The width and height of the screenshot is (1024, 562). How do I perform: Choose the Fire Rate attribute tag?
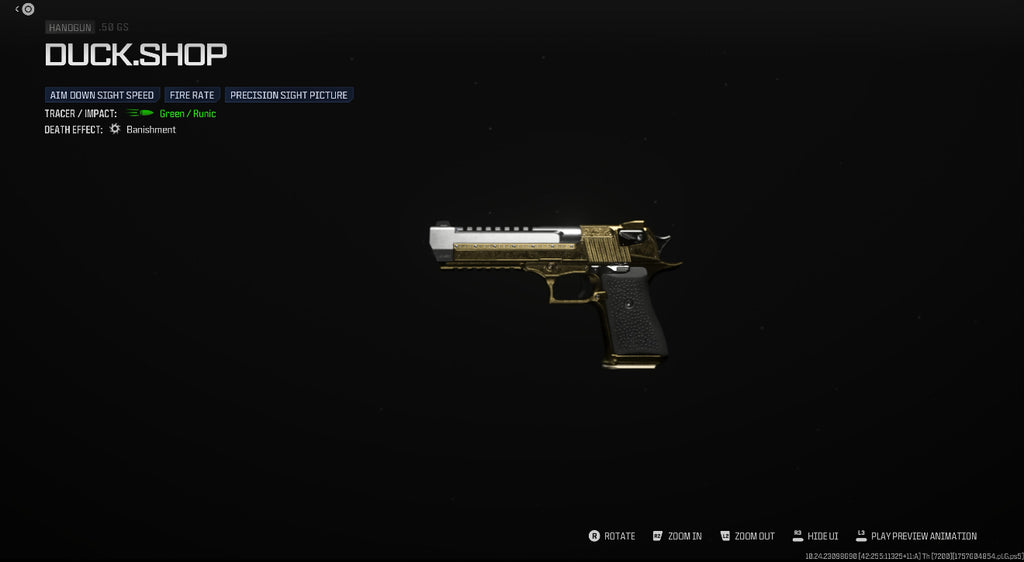click(x=191, y=95)
